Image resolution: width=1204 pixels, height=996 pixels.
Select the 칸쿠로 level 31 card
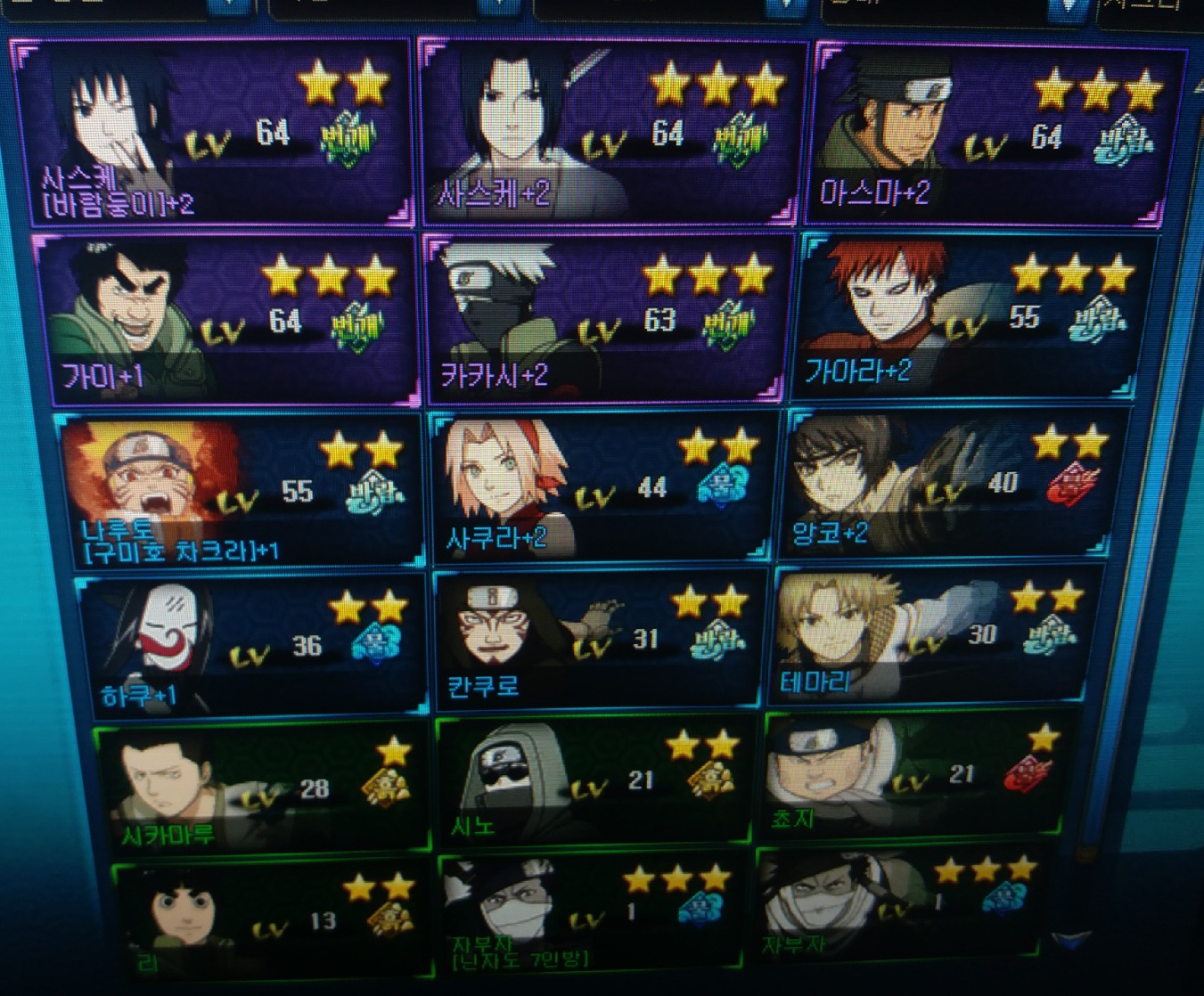[599, 640]
